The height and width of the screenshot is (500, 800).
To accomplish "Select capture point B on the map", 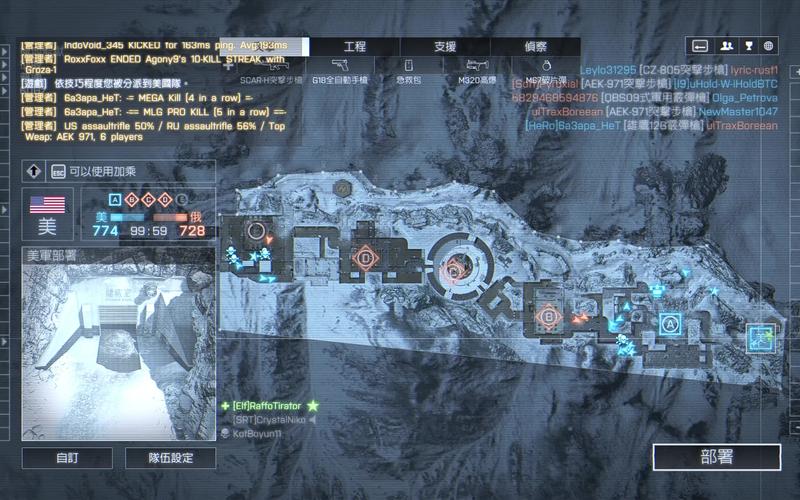I will click(547, 317).
